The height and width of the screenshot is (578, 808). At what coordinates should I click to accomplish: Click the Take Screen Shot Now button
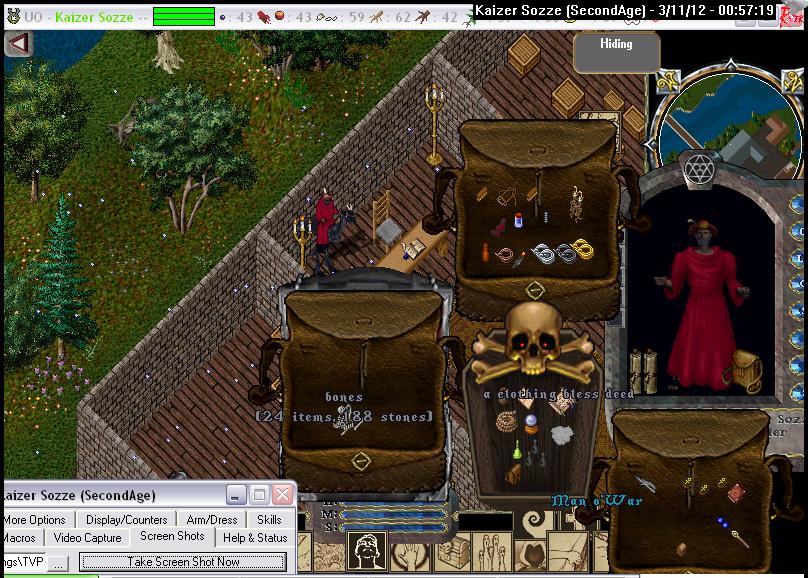pos(183,562)
